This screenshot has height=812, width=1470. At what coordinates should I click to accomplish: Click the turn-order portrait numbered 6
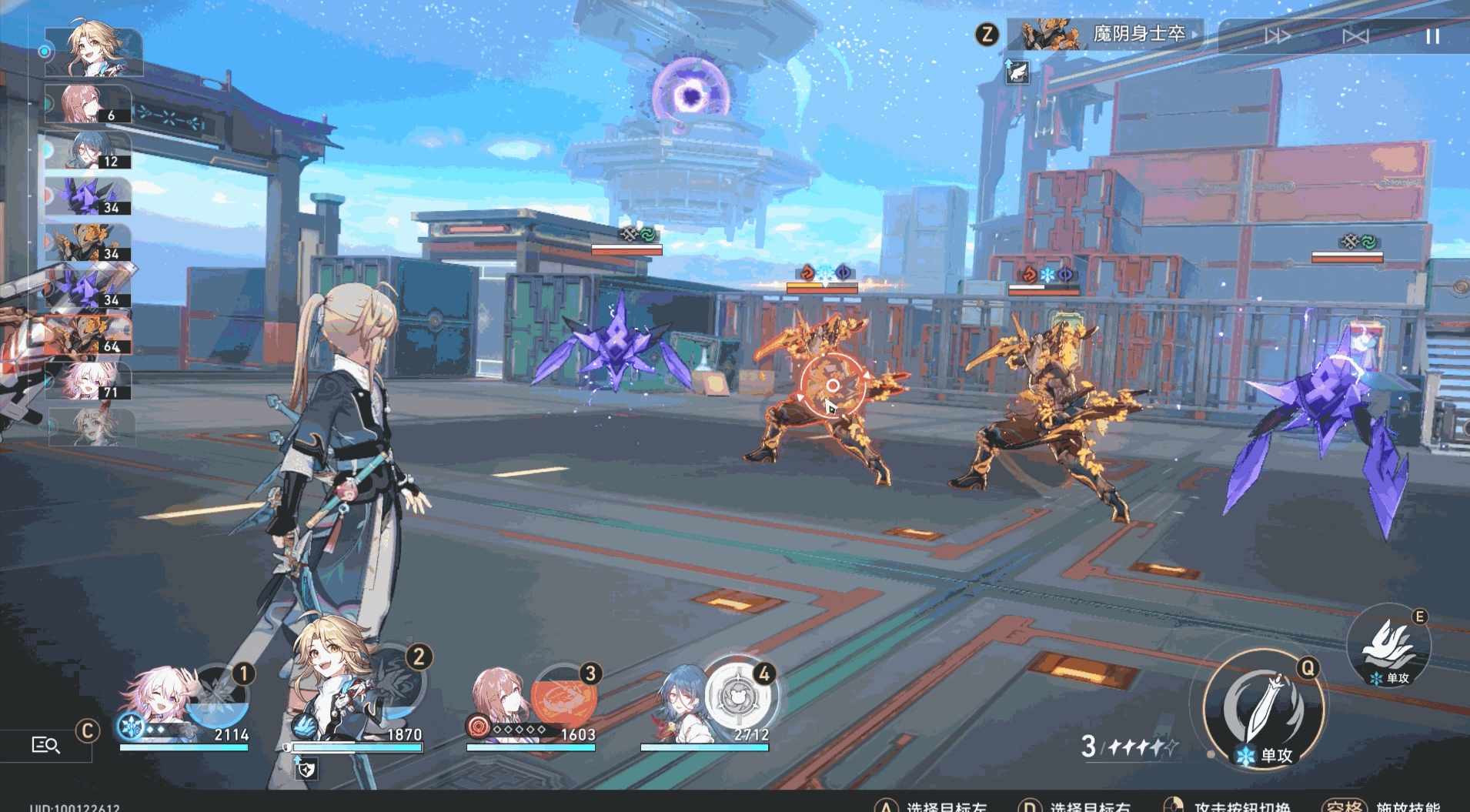(88, 105)
